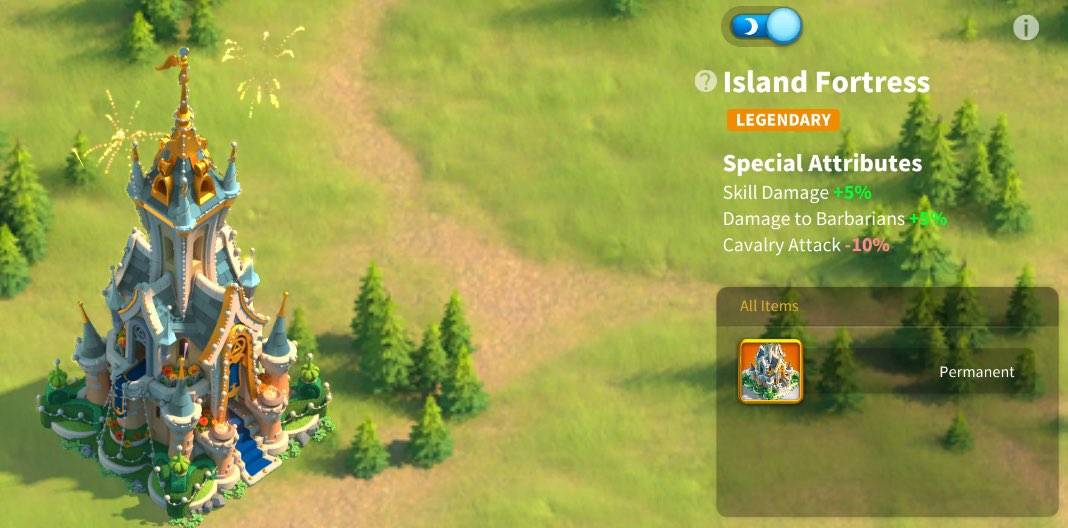
Task: Select the Island Fortress item thumbnail
Action: [770, 371]
